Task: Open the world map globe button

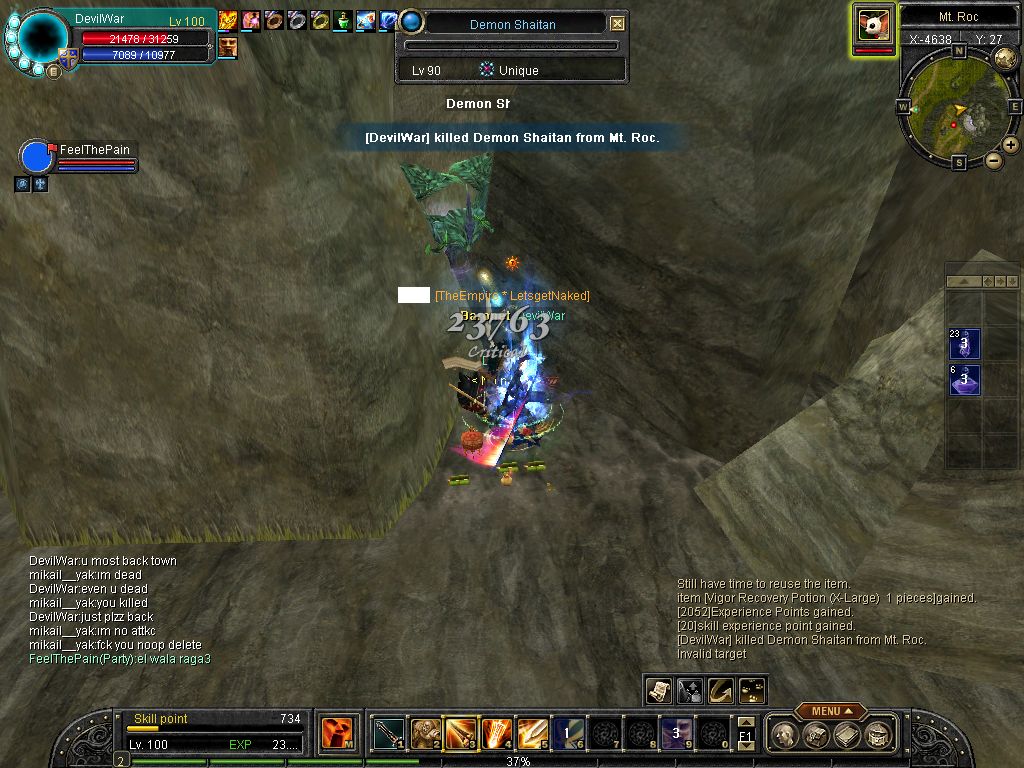Action: (1005, 58)
